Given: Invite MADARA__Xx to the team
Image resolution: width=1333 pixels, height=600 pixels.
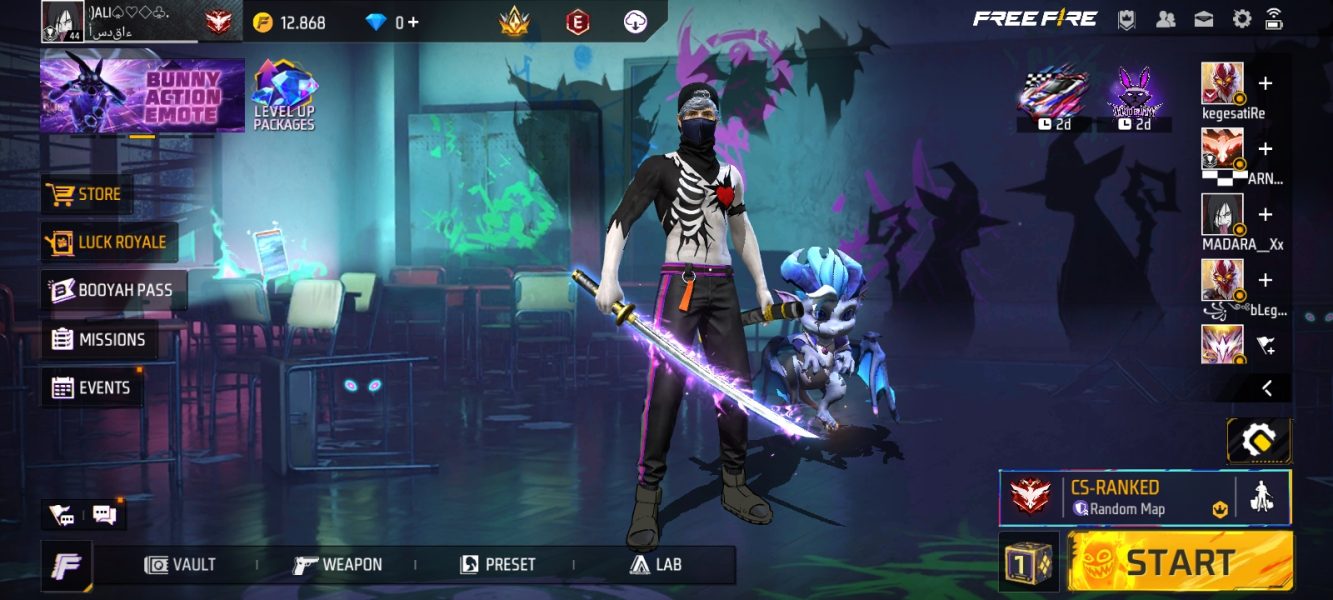Looking at the screenshot, I should [x=1265, y=215].
